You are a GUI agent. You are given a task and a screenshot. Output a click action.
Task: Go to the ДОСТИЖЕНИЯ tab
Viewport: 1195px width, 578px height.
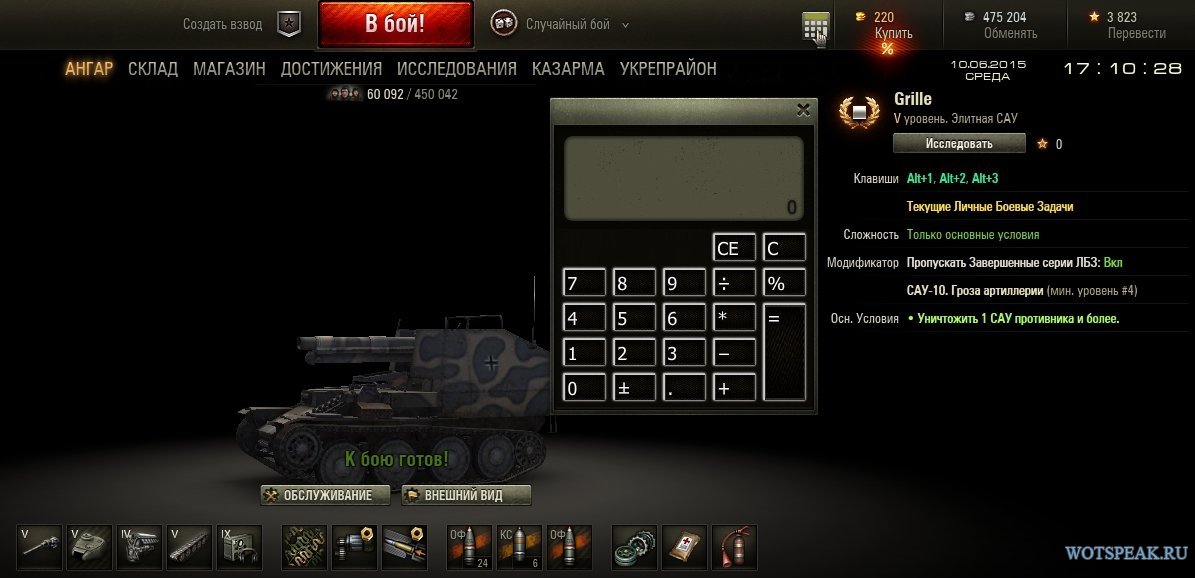pyautogui.click(x=331, y=69)
